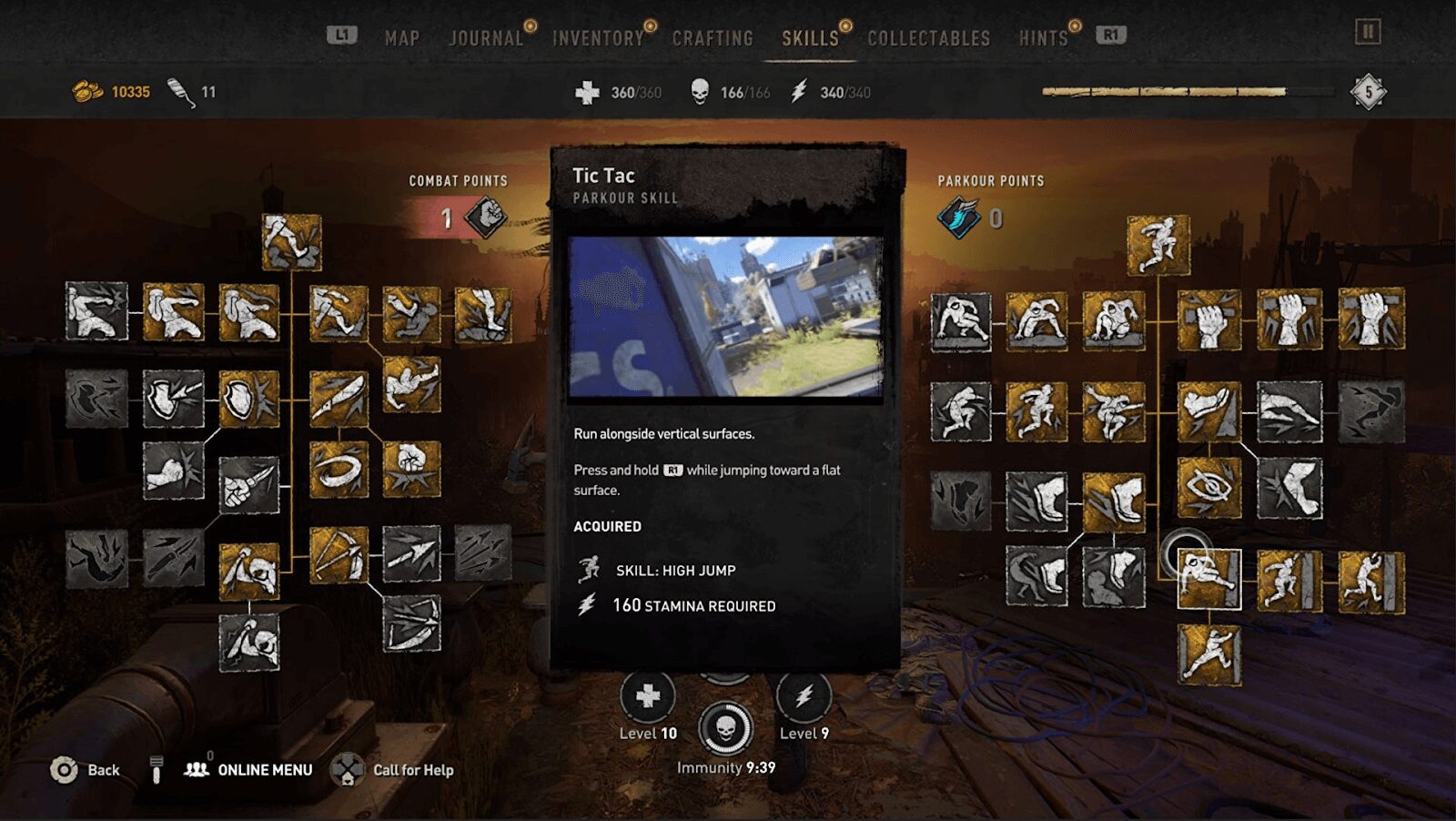Show the Collectables tab
Viewport: 1456px width, 821px height.
click(x=928, y=38)
